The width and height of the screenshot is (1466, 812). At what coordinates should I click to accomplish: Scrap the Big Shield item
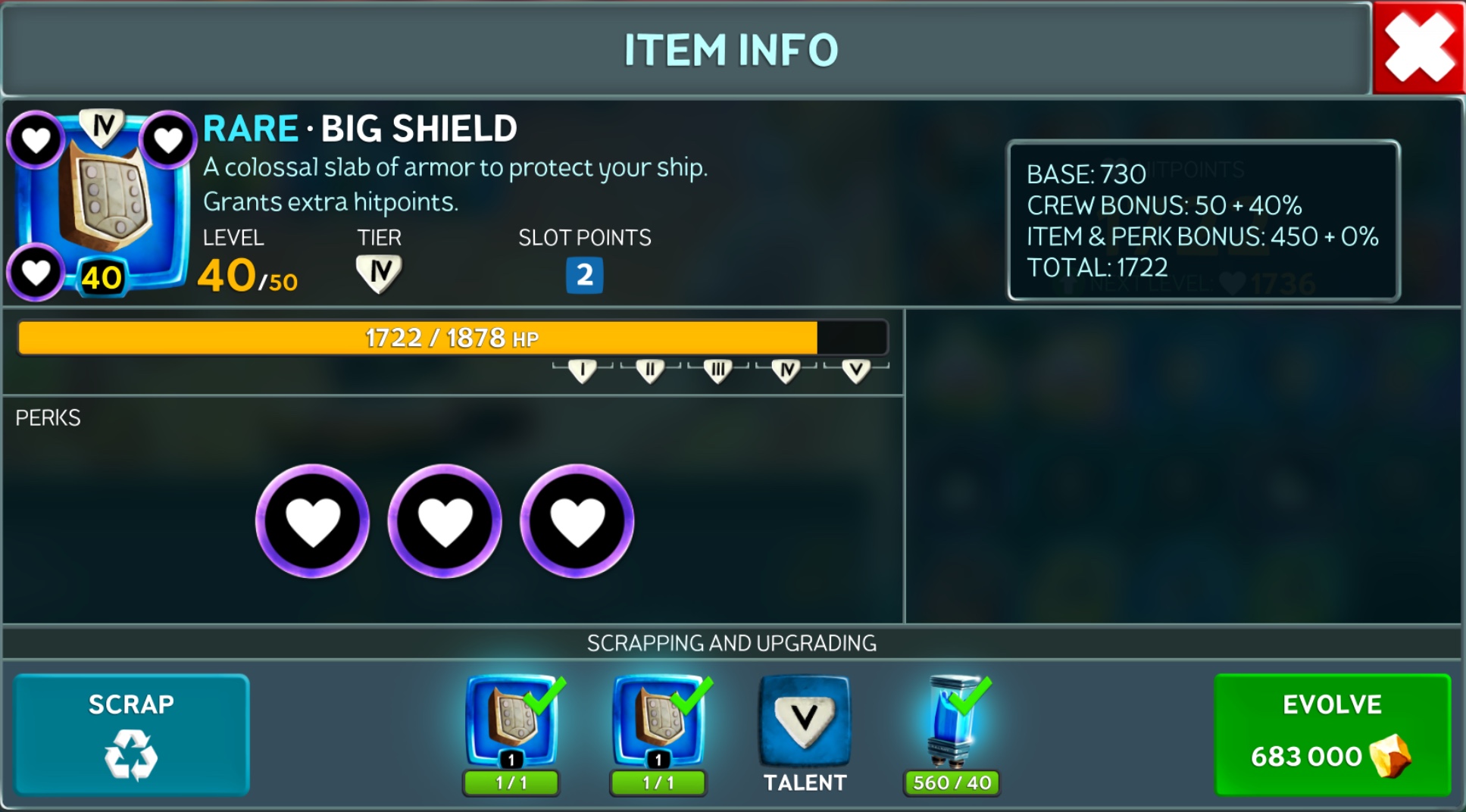(x=131, y=734)
